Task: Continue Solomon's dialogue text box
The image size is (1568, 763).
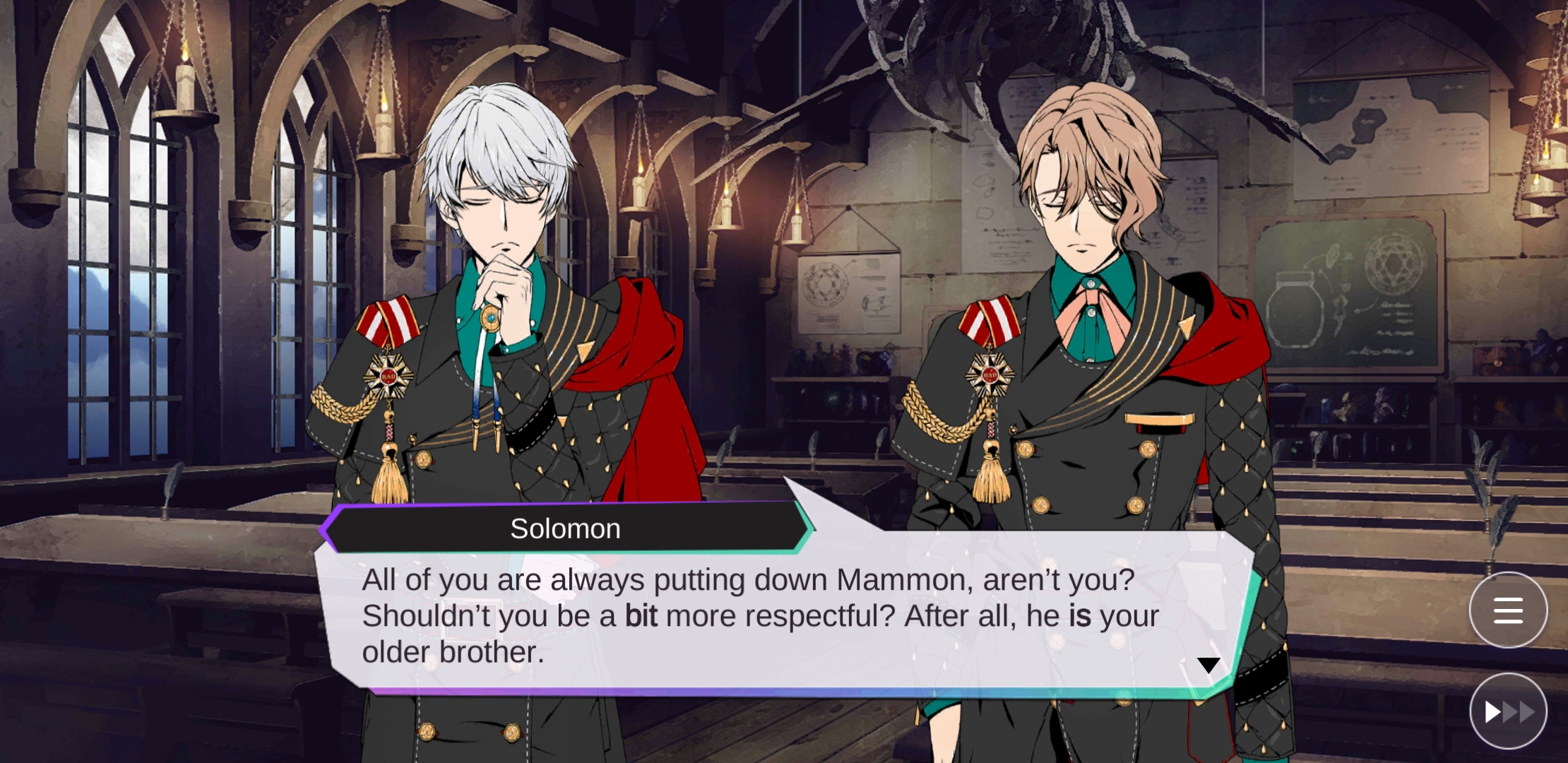Action: pyautogui.click(x=759, y=616)
